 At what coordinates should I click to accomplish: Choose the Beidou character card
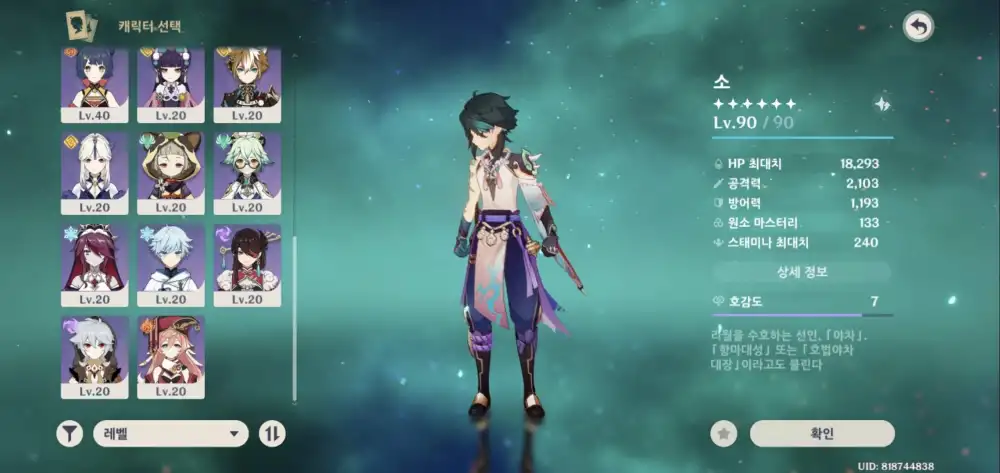[247, 260]
